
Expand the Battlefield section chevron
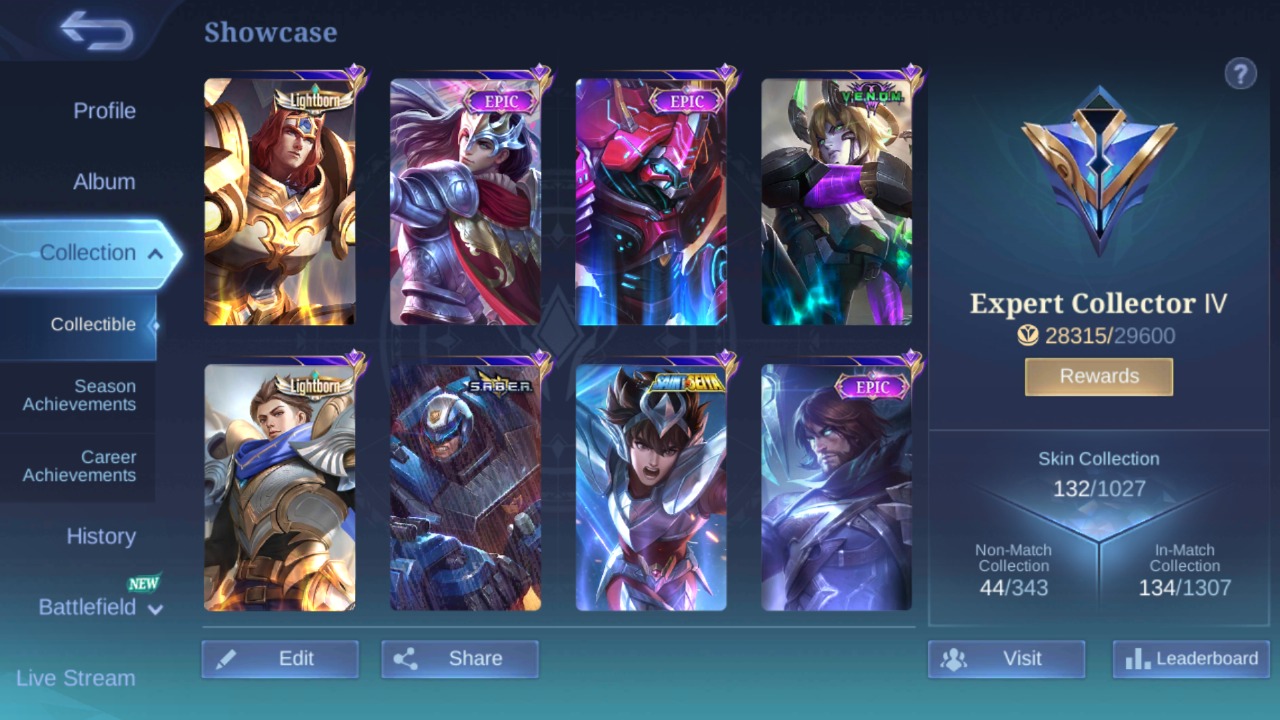pos(155,609)
